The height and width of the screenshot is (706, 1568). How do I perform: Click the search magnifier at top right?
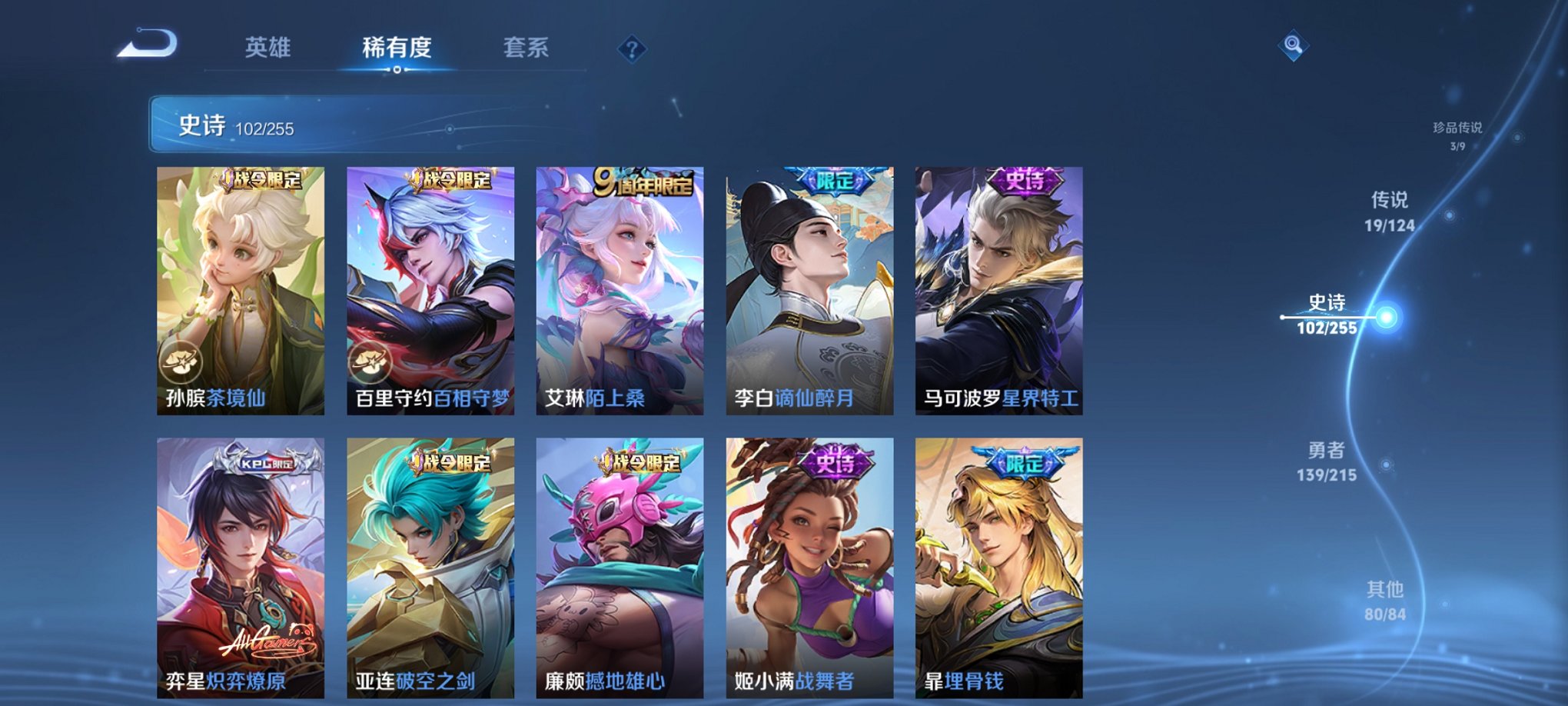1293,46
